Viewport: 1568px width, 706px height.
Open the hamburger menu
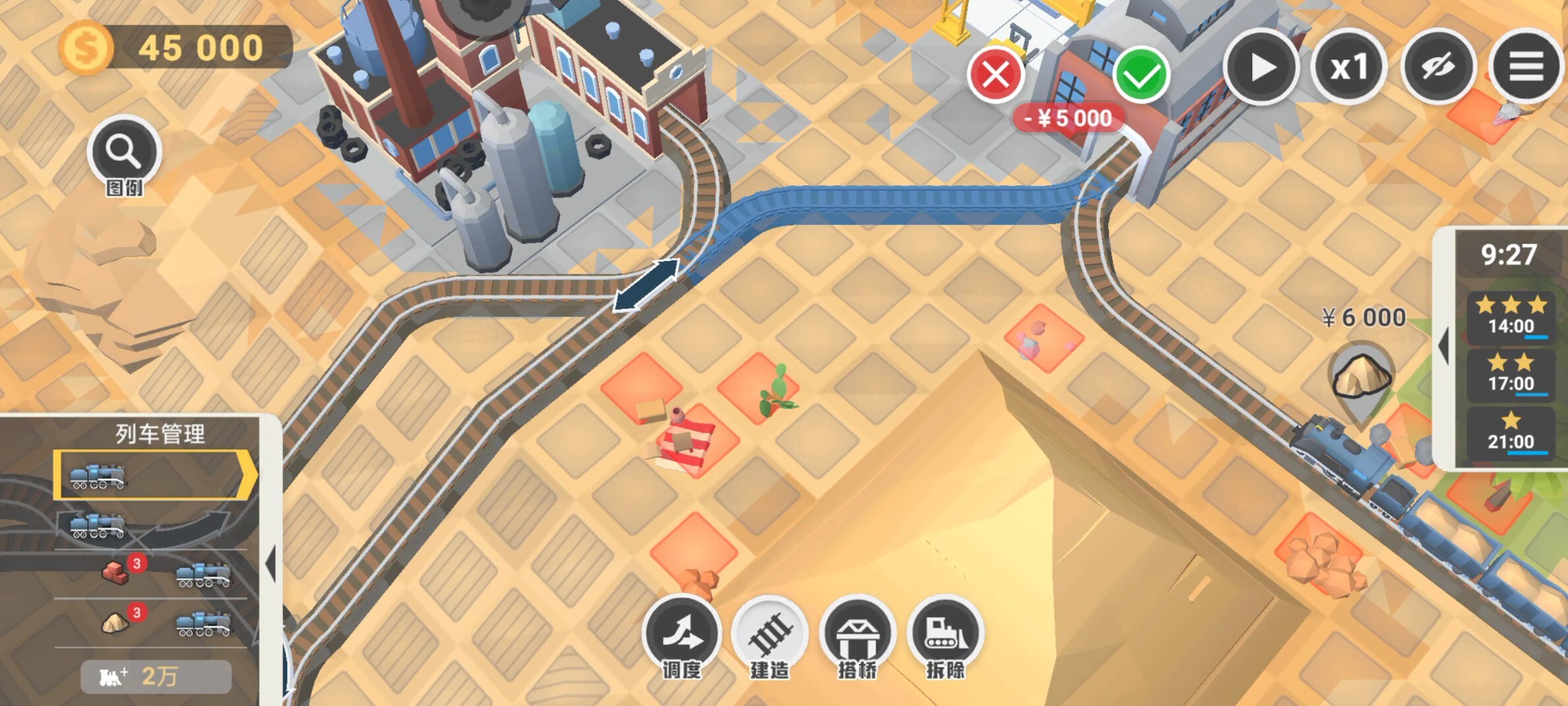pos(1526,67)
